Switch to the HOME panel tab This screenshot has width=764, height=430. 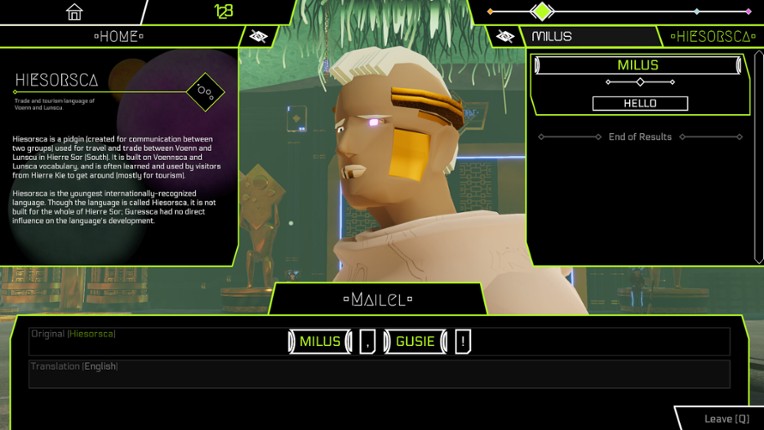point(118,36)
